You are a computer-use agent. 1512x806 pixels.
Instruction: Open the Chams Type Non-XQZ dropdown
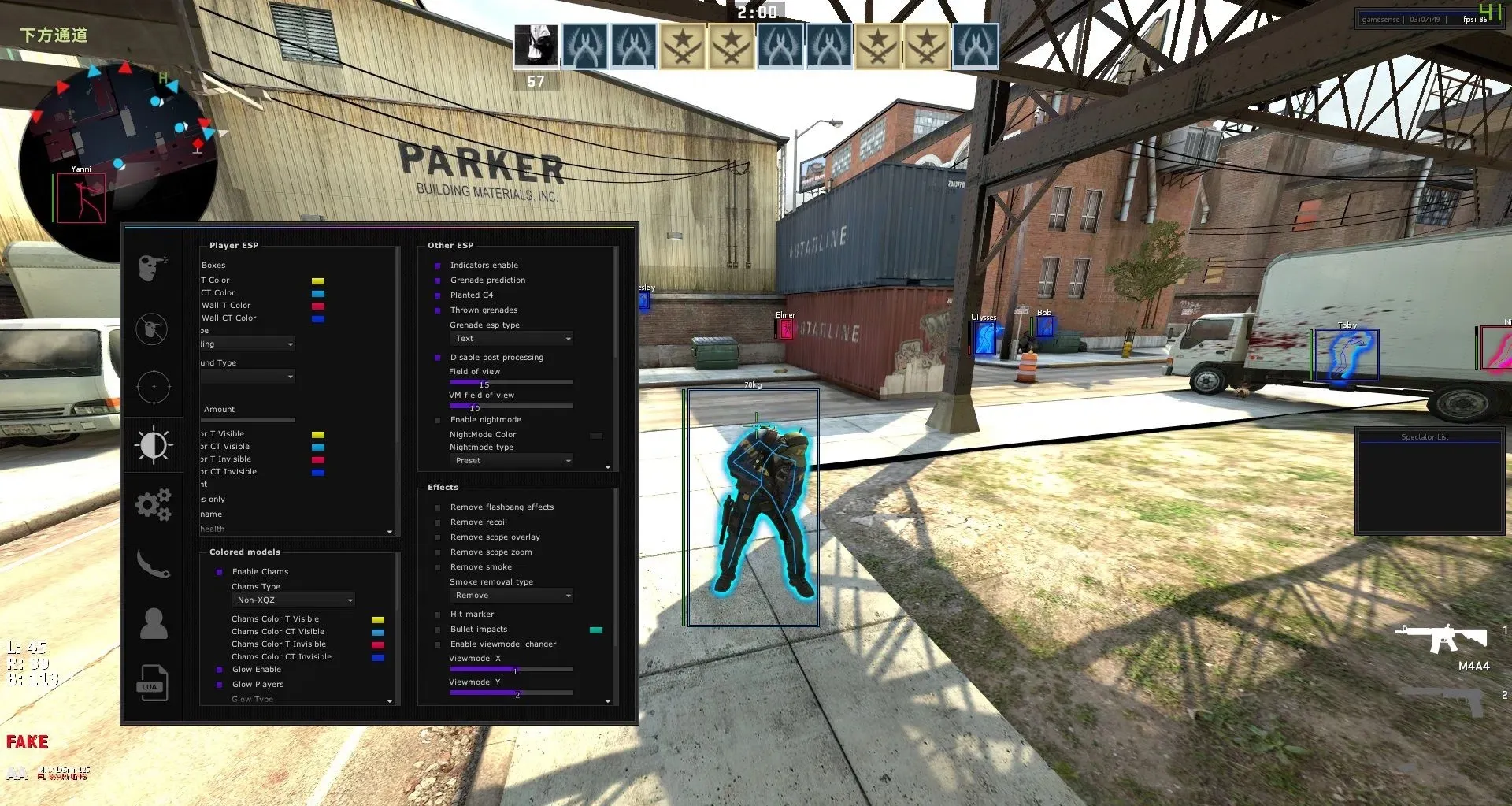pyautogui.click(x=292, y=600)
